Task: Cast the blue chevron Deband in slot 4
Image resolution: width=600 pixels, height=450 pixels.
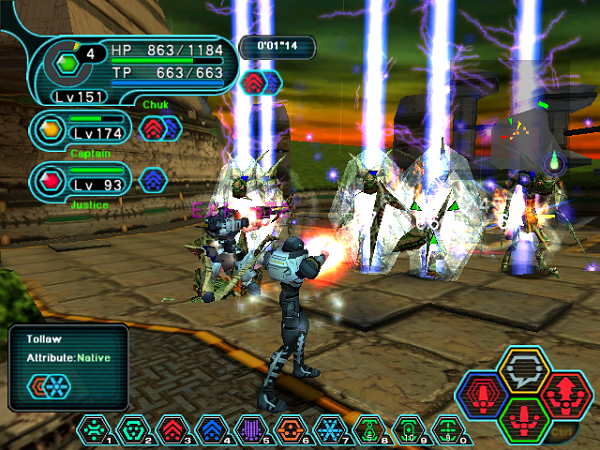Action: point(211,432)
